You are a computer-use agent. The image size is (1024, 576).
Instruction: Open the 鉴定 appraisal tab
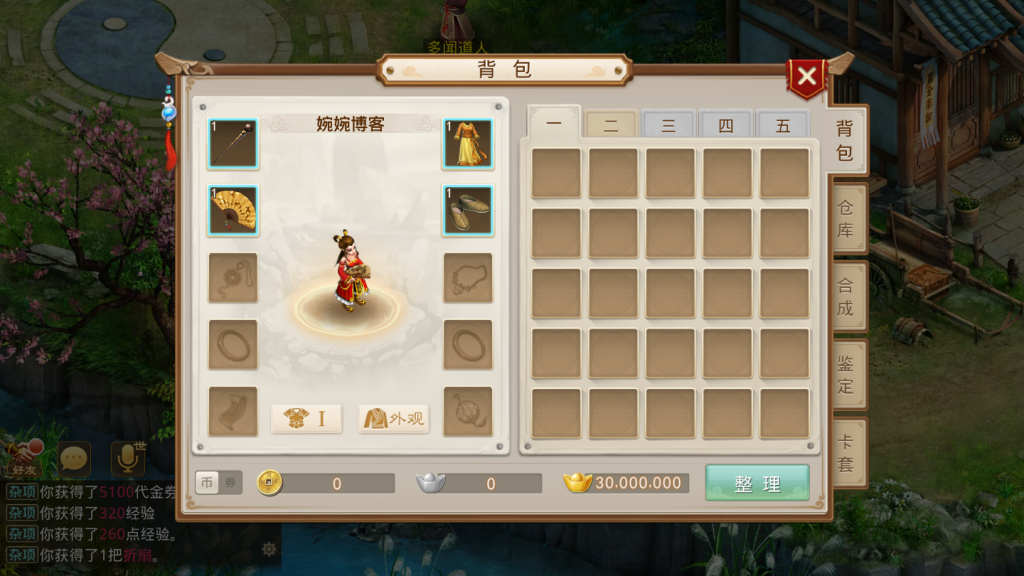click(x=845, y=374)
